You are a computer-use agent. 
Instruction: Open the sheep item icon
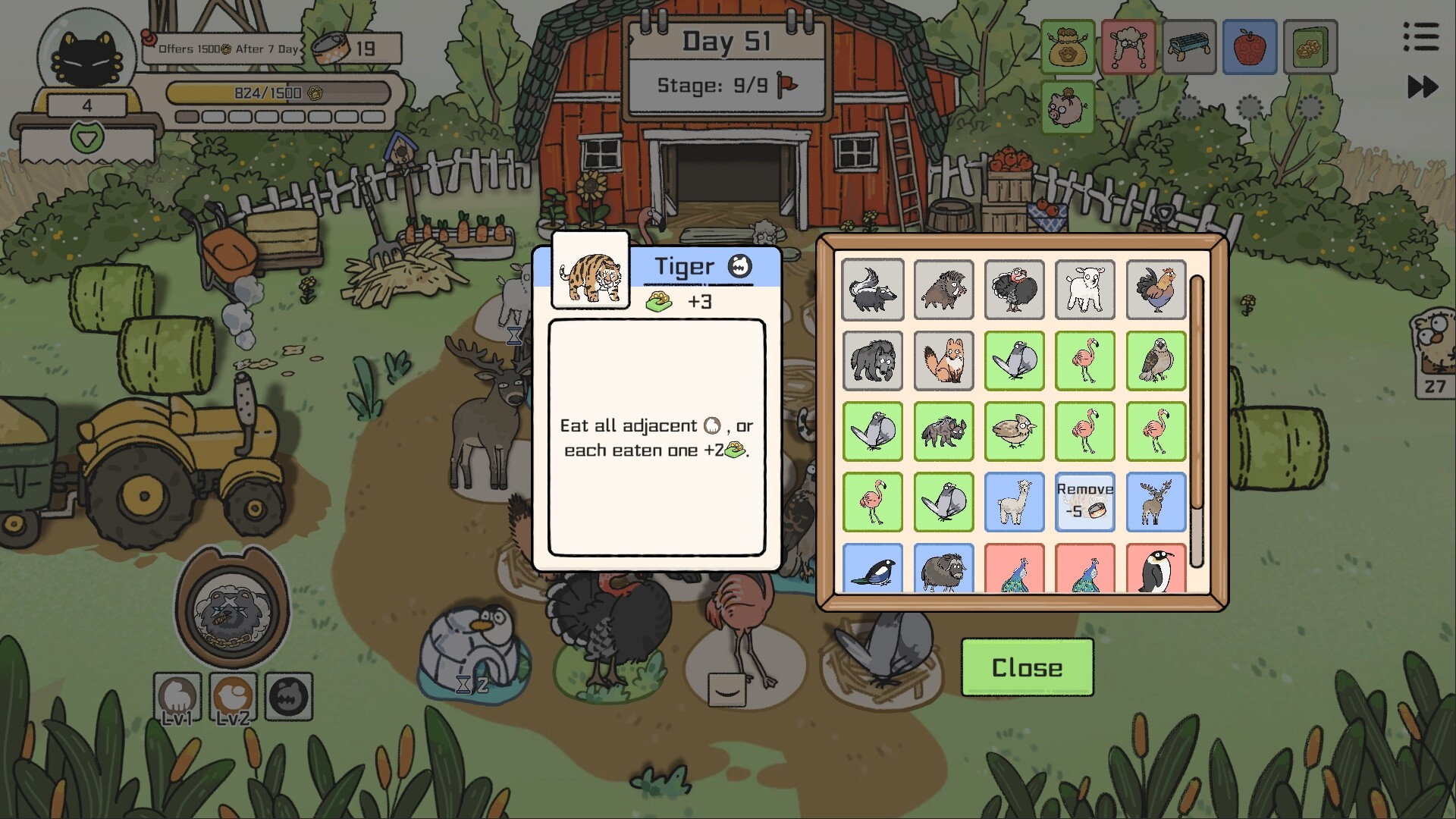[x=1128, y=47]
